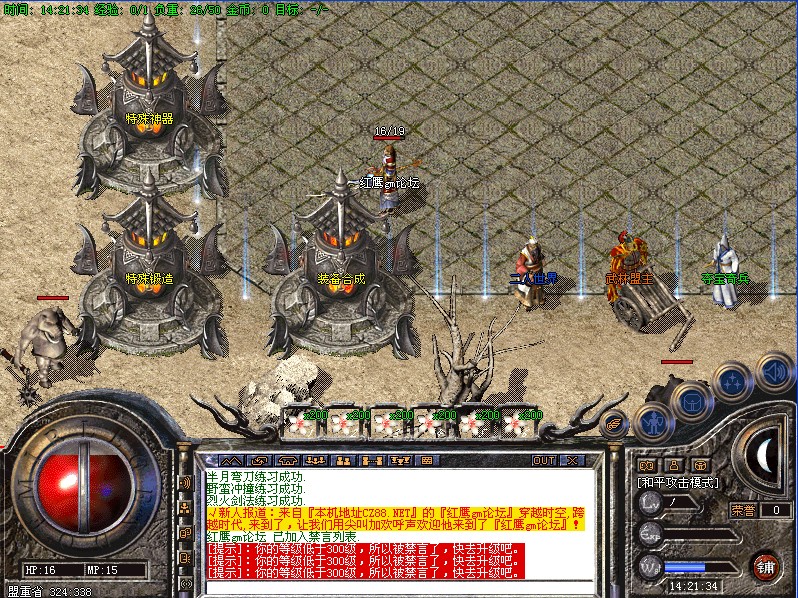798x598 pixels.
Task: Open the skills panel with sparkle icon
Action: [731, 382]
